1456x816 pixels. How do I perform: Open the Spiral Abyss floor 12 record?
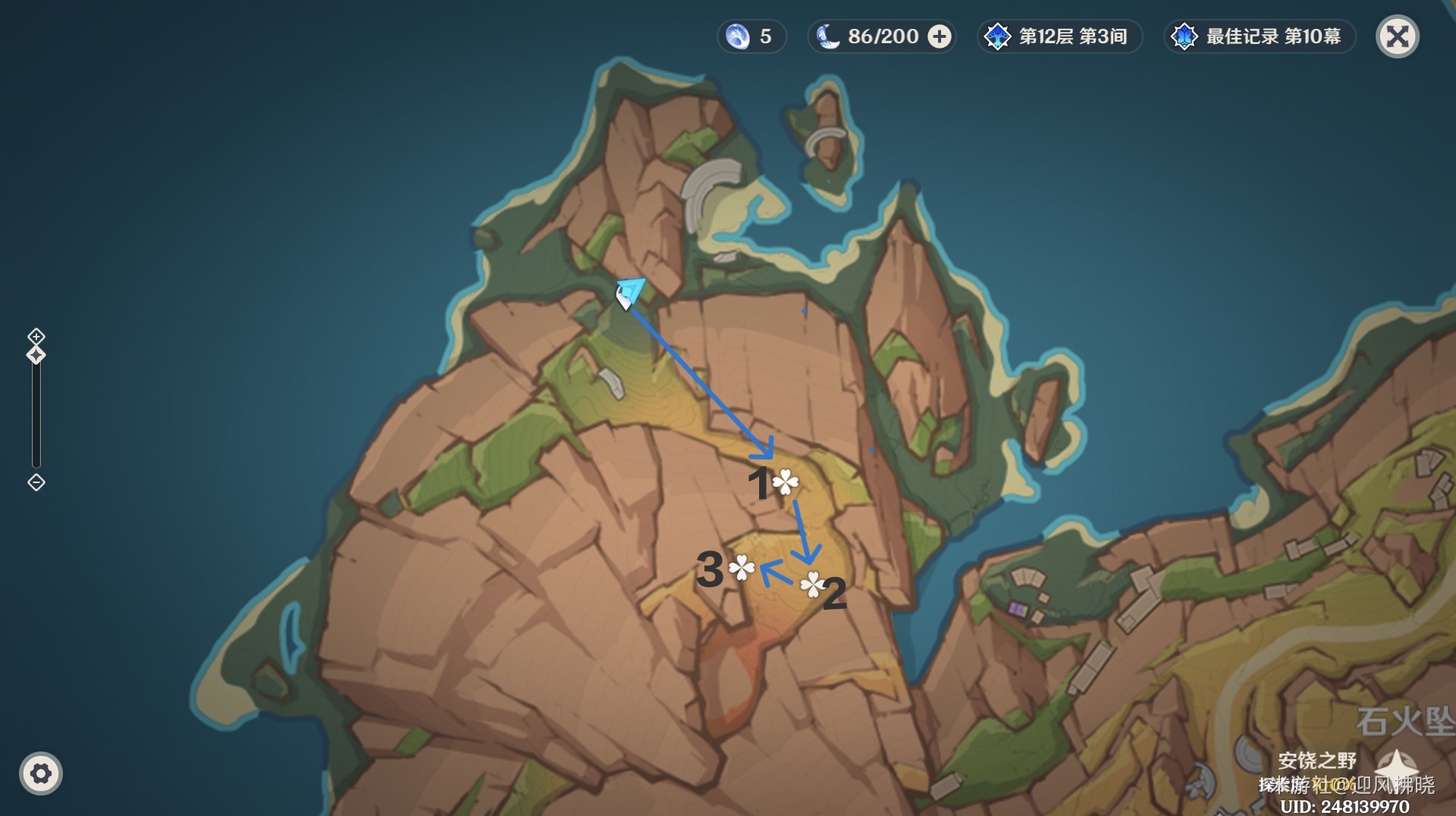pos(1059,36)
